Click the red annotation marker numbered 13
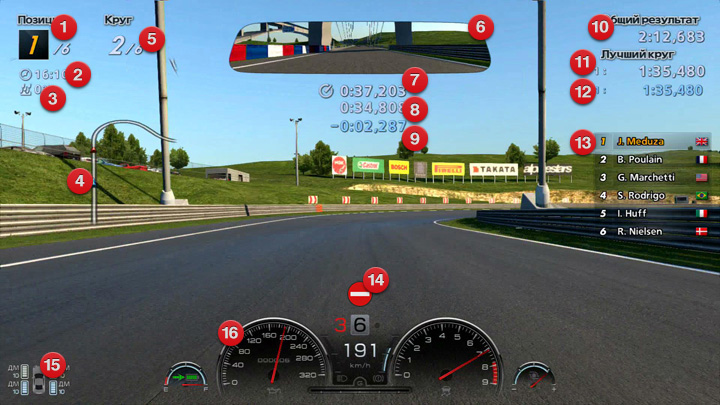 click(582, 142)
